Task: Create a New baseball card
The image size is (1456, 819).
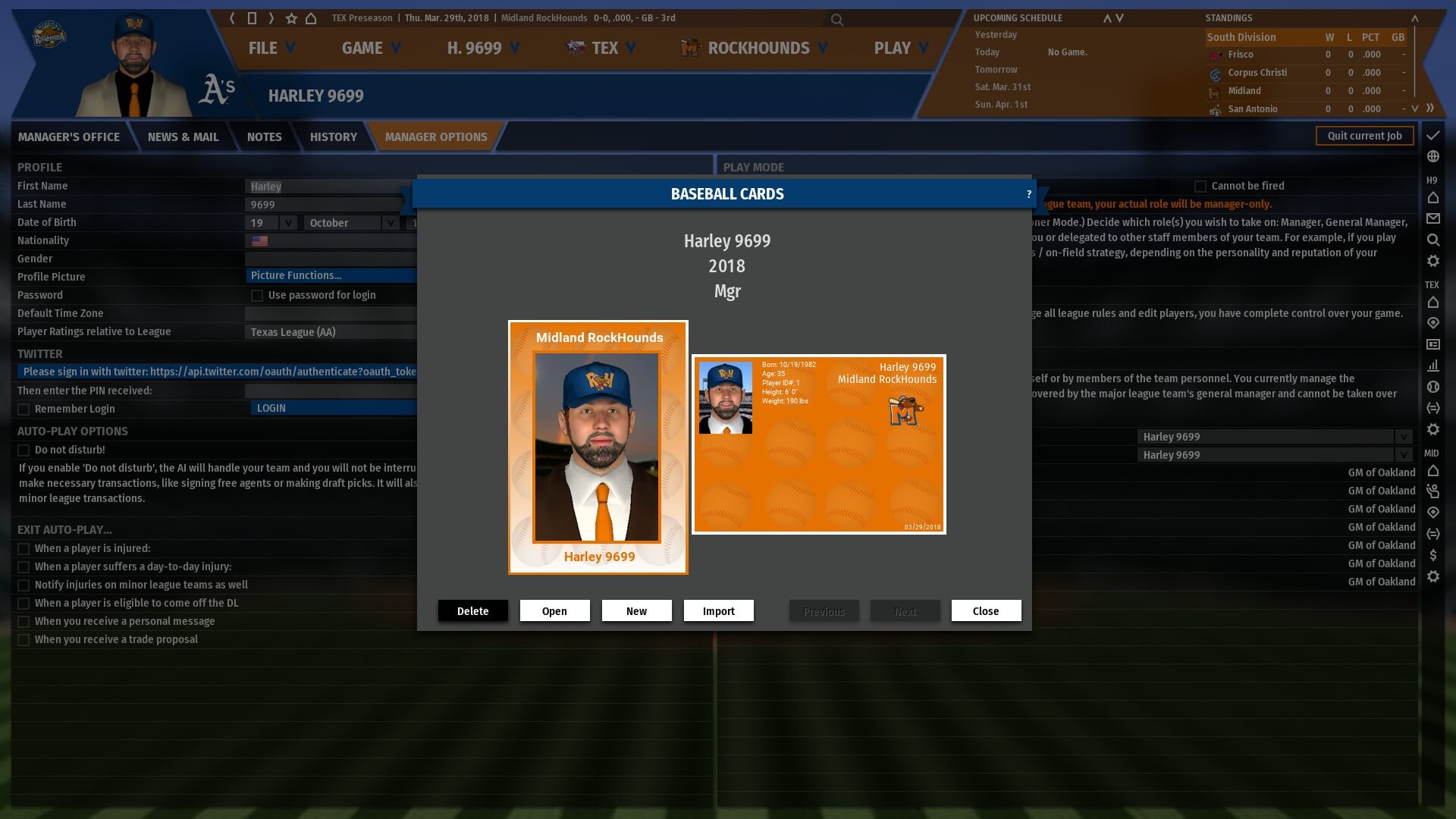Action: [x=636, y=611]
